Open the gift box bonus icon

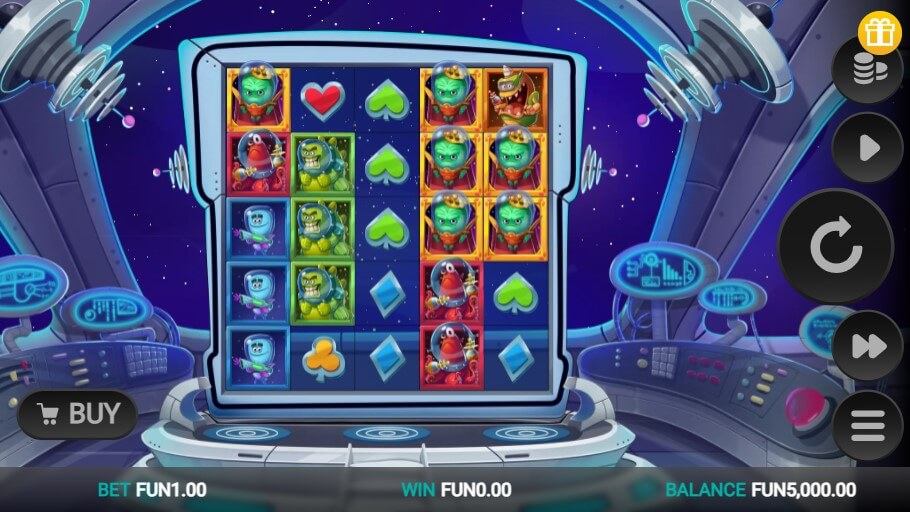(x=879, y=32)
